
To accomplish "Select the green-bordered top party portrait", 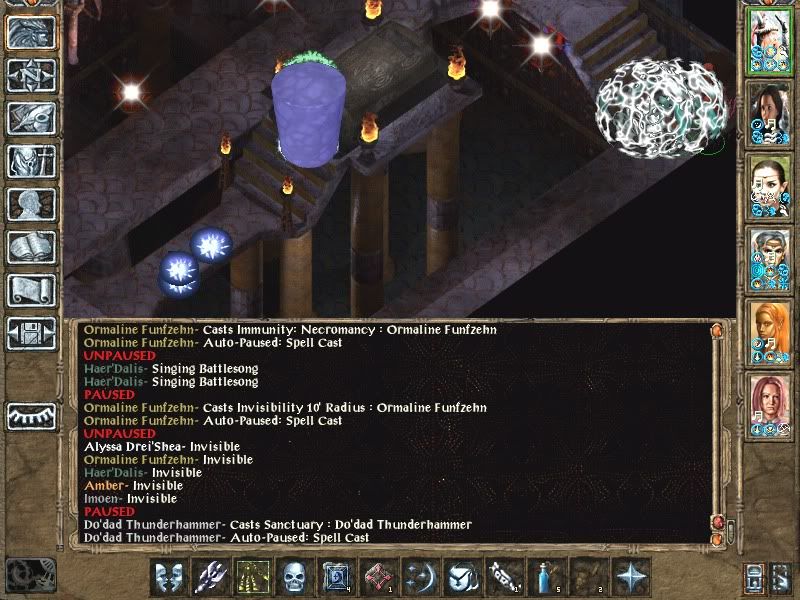I will [x=769, y=43].
